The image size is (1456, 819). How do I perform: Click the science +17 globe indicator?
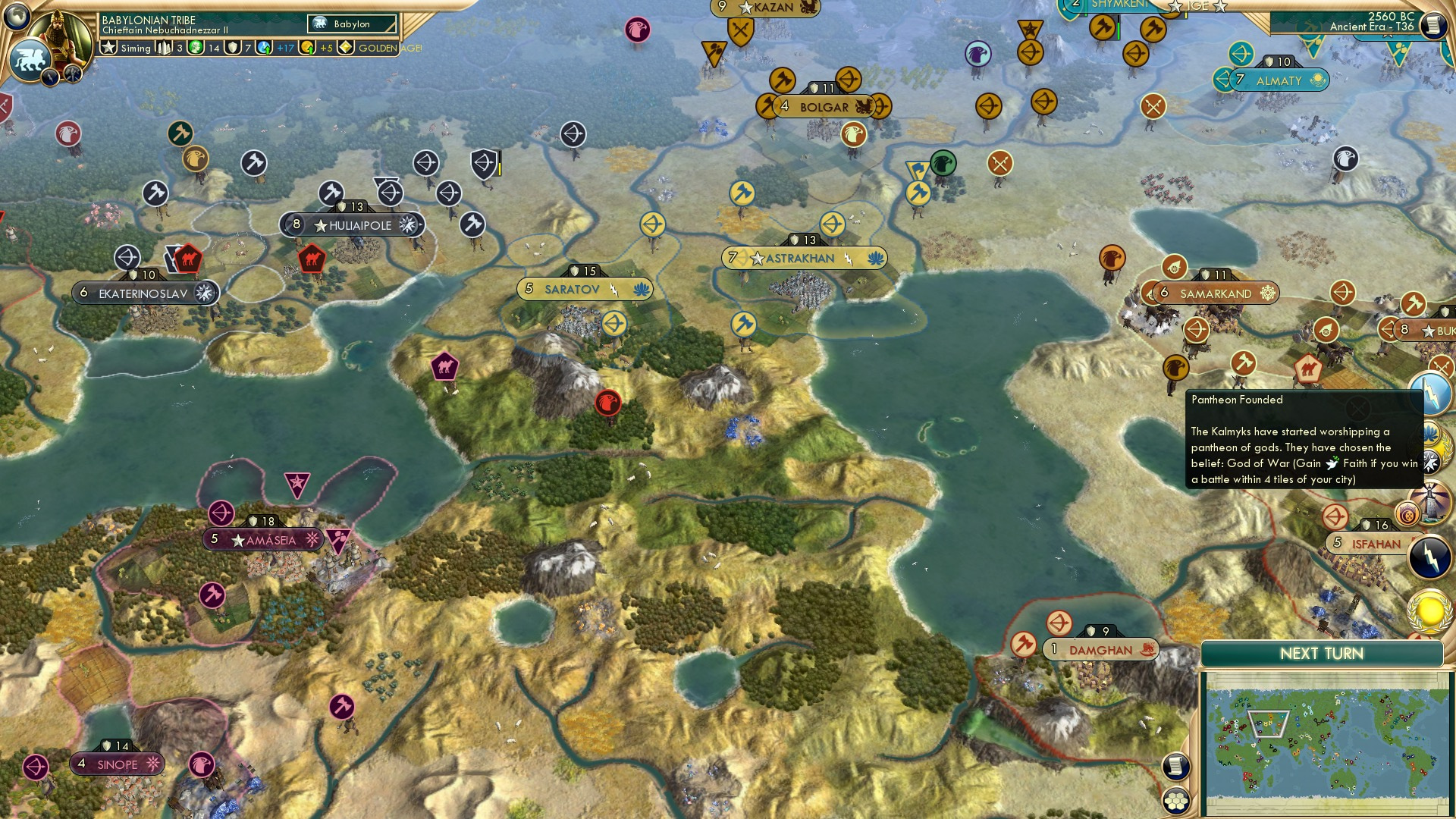click(262, 48)
